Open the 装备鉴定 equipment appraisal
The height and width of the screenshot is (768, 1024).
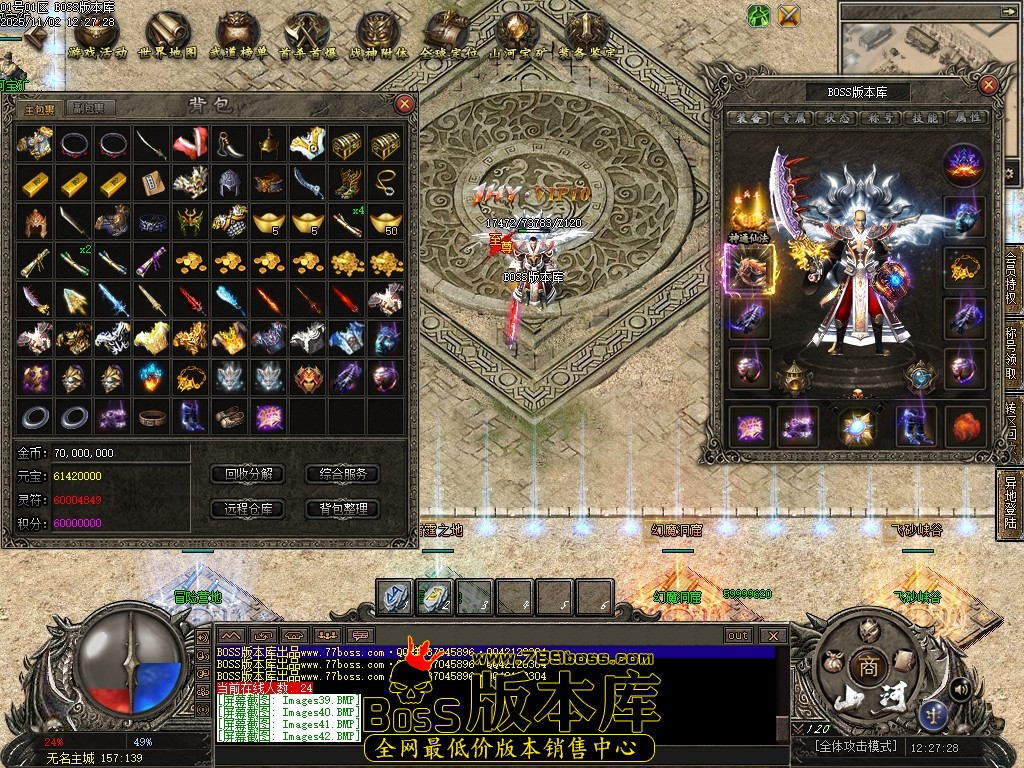tap(588, 35)
